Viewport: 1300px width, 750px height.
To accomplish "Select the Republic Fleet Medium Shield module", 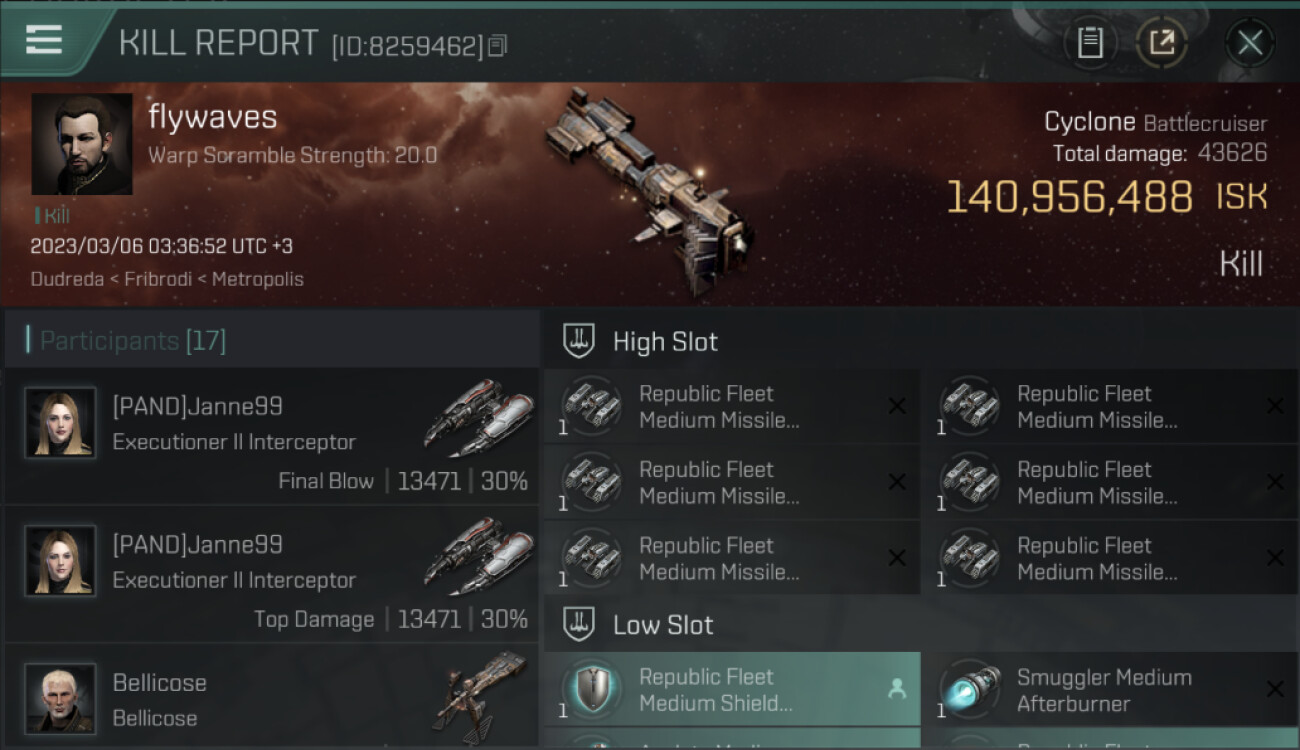I will click(x=731, y=690).
